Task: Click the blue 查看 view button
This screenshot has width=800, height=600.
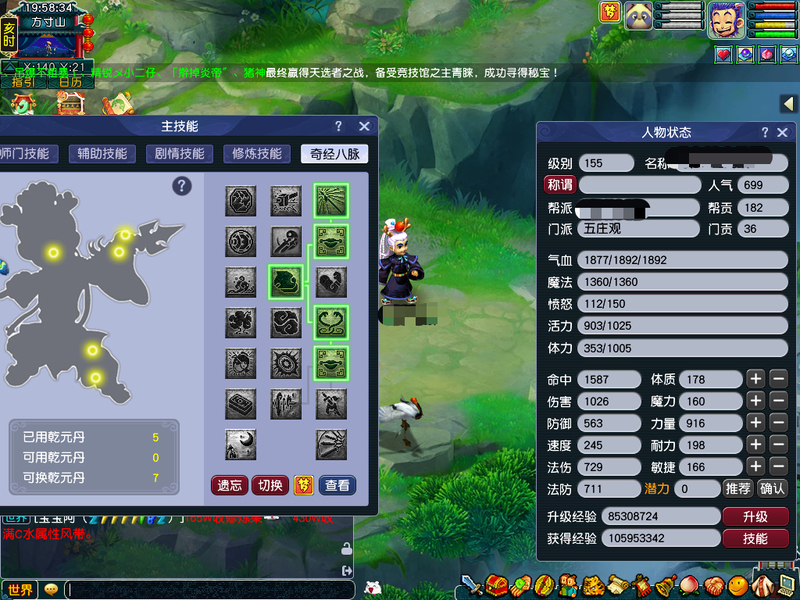Action: [337, 485]
